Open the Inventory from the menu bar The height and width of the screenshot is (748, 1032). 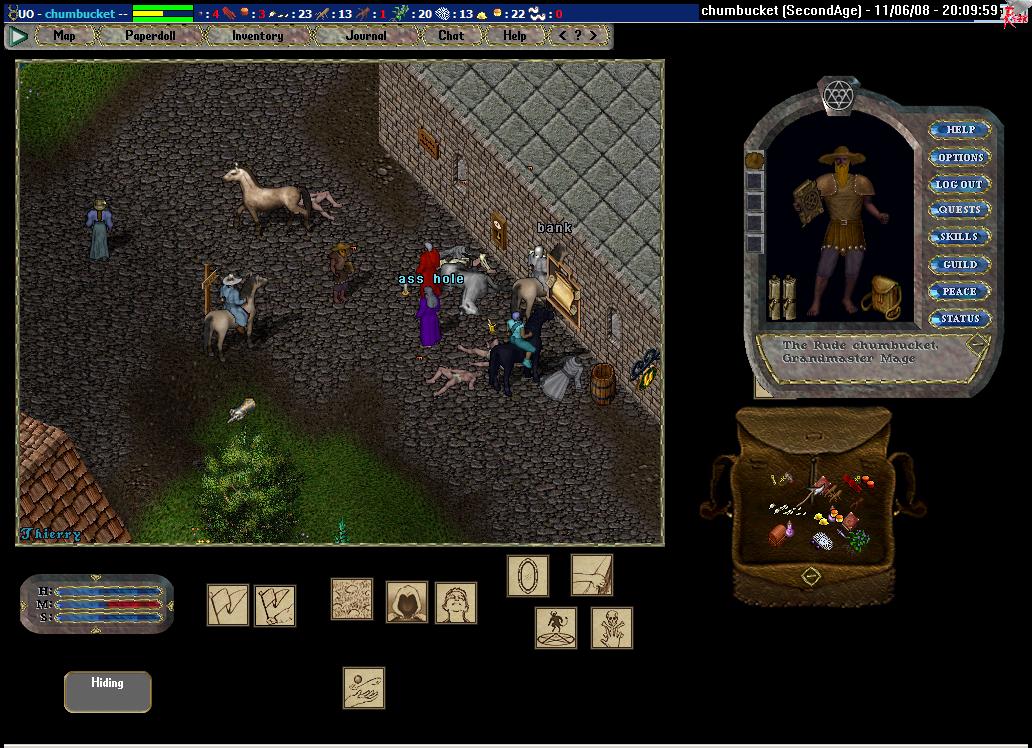point(257,36)
